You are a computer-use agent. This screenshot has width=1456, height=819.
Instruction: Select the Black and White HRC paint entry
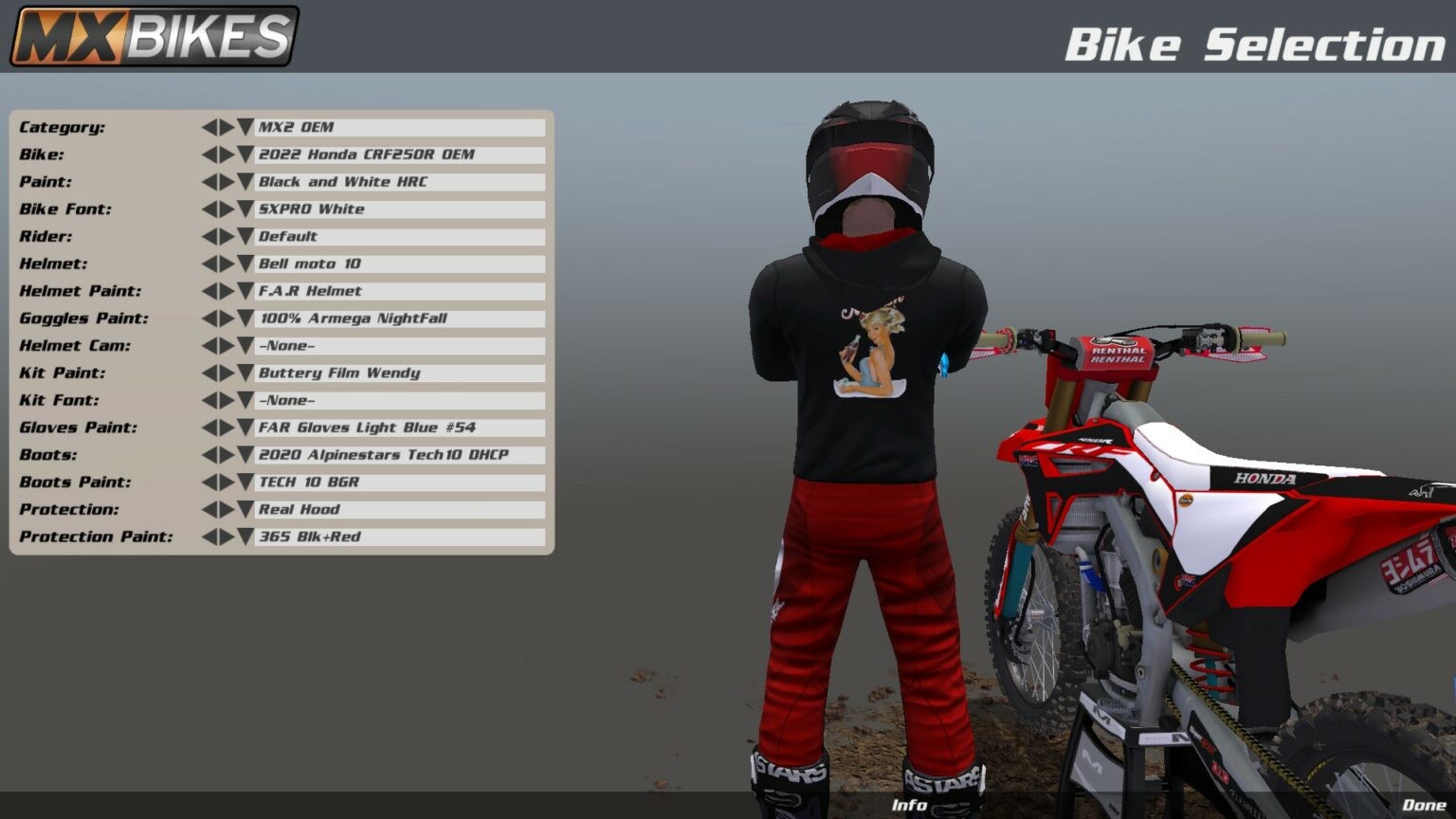point(398,181)
